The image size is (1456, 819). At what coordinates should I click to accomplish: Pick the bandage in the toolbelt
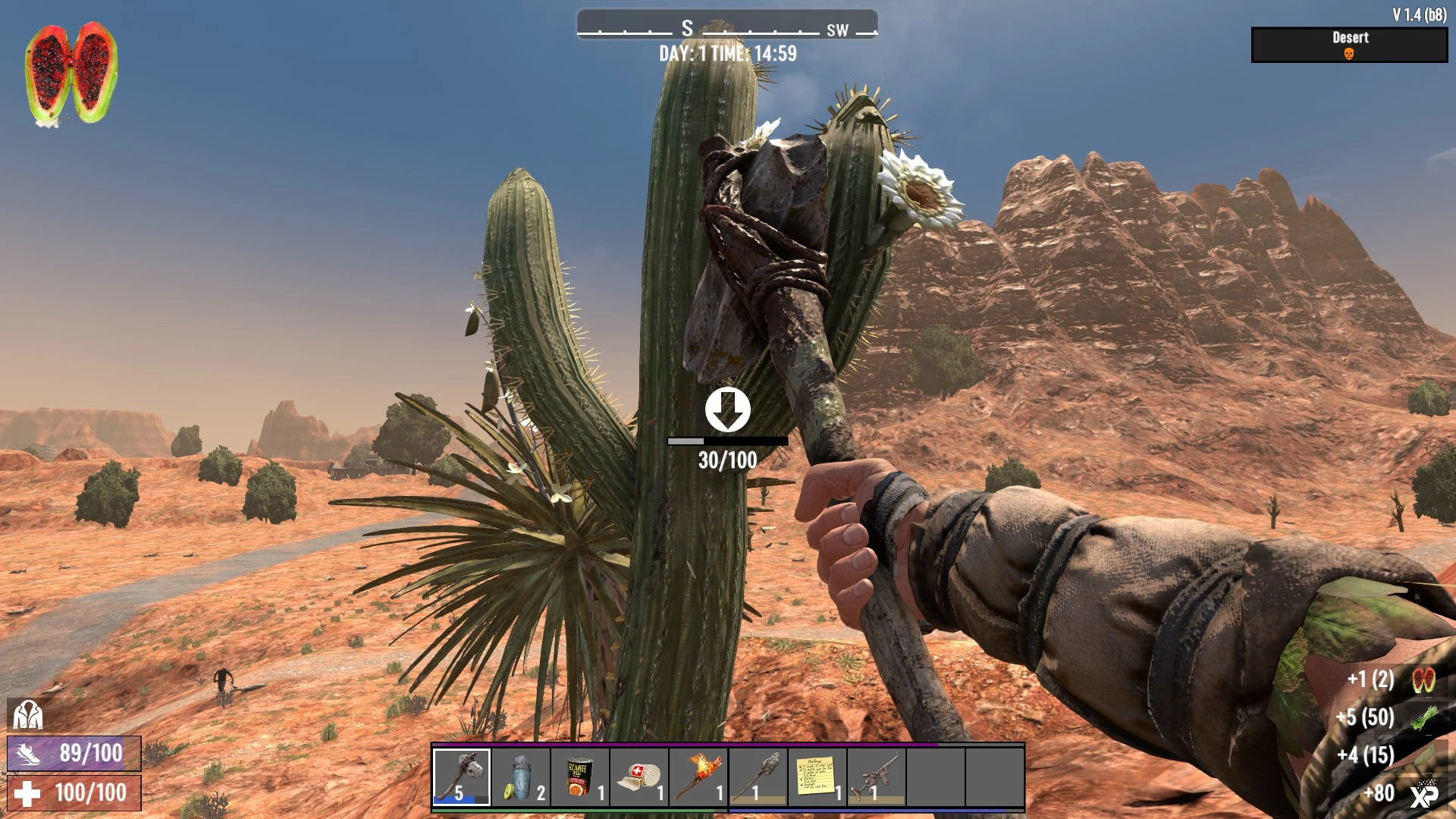coord(639,777)
